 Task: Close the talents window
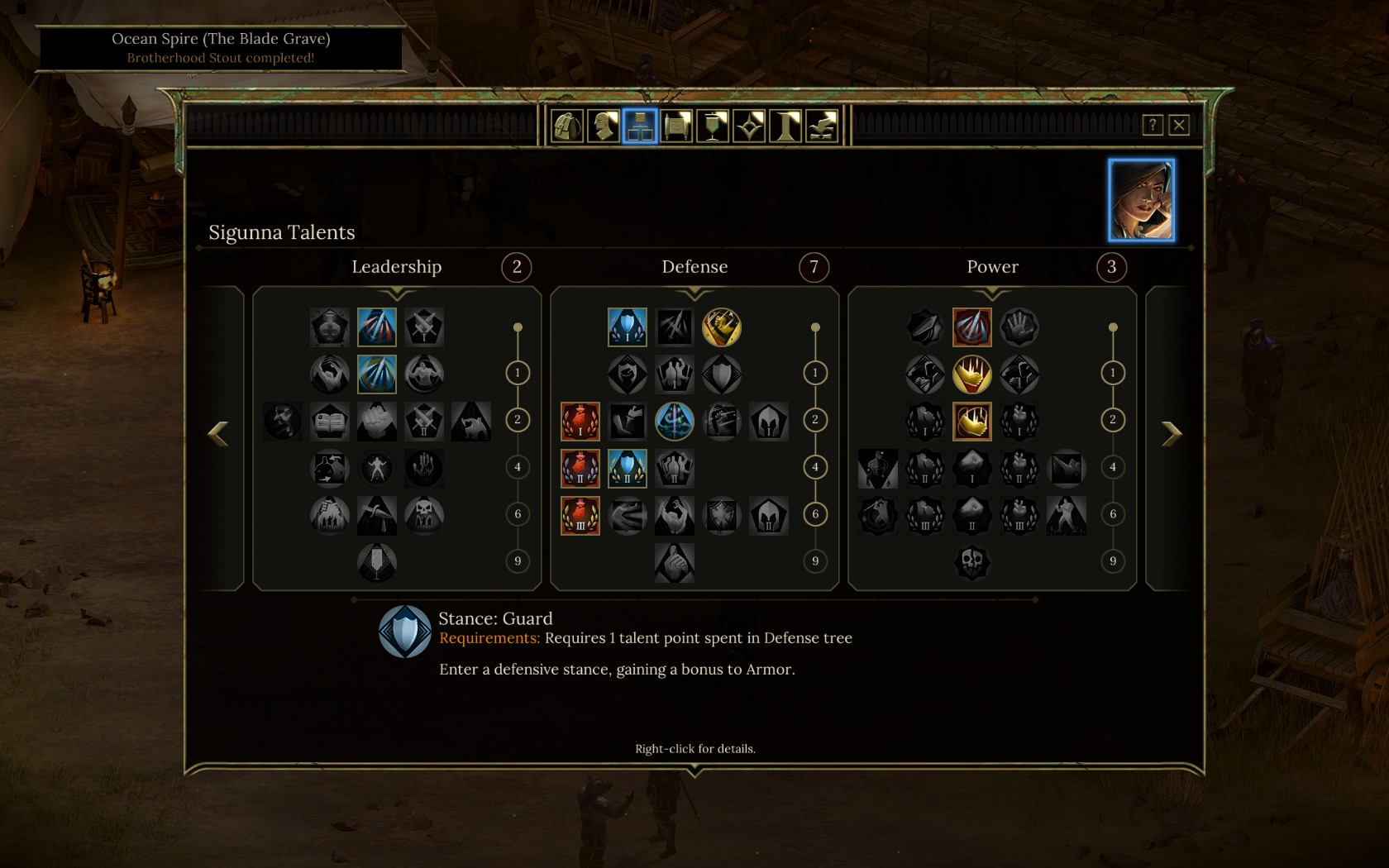point(1179,125)
